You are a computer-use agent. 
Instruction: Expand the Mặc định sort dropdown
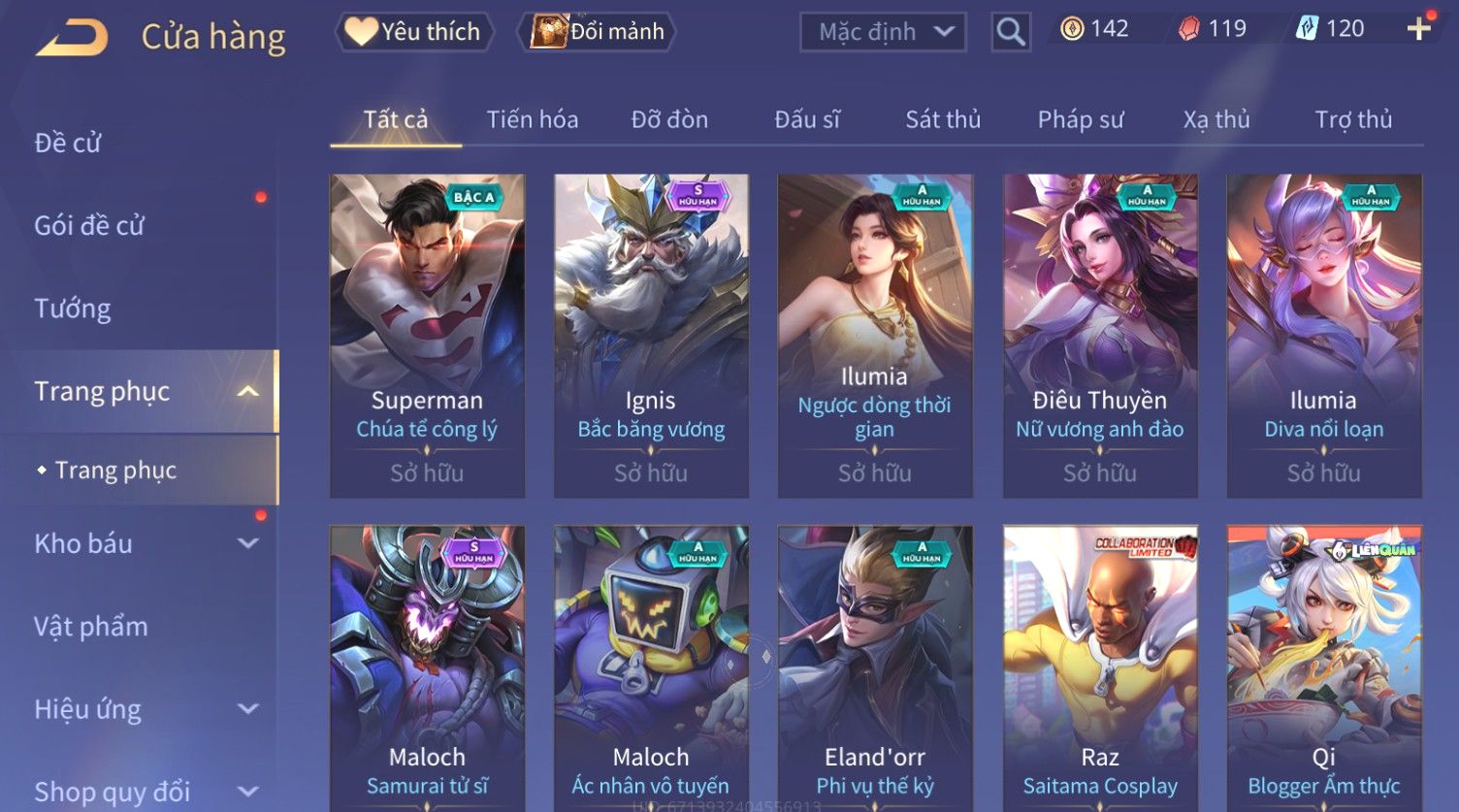tap(883, 32)
